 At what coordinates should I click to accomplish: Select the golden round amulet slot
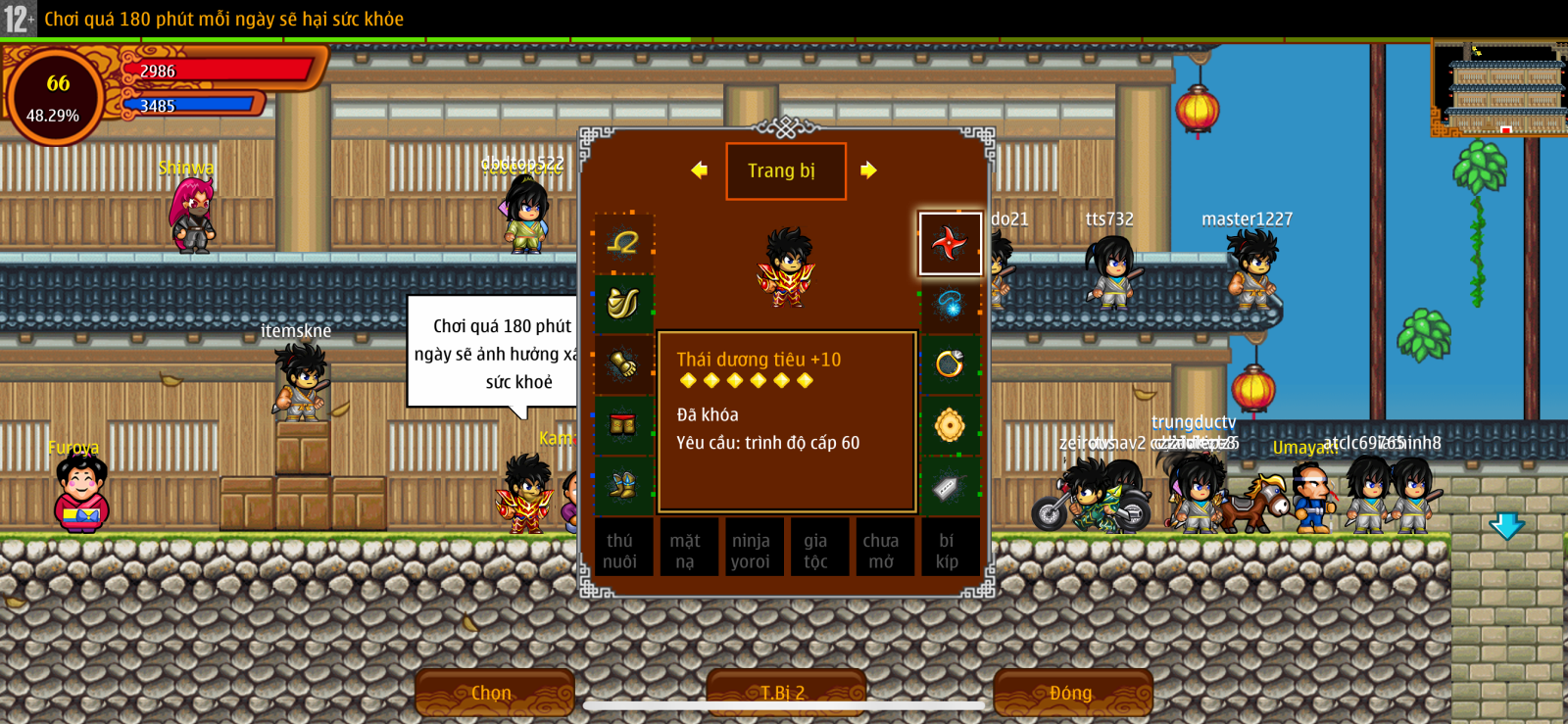point(949,425)
